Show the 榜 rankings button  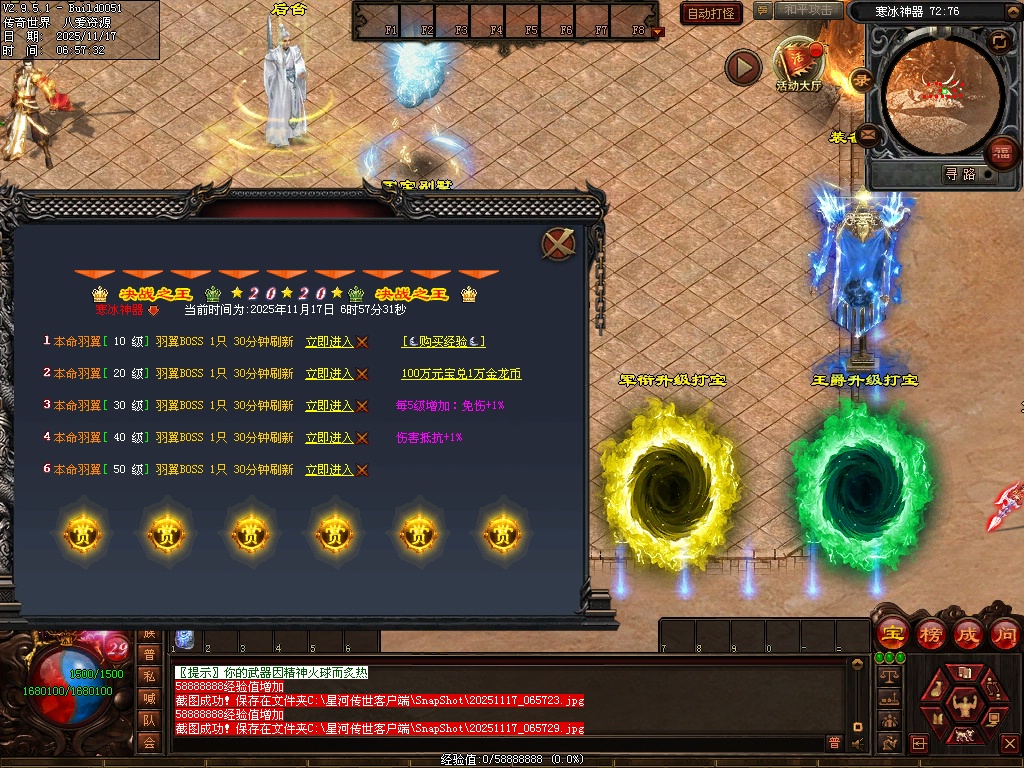931,634
